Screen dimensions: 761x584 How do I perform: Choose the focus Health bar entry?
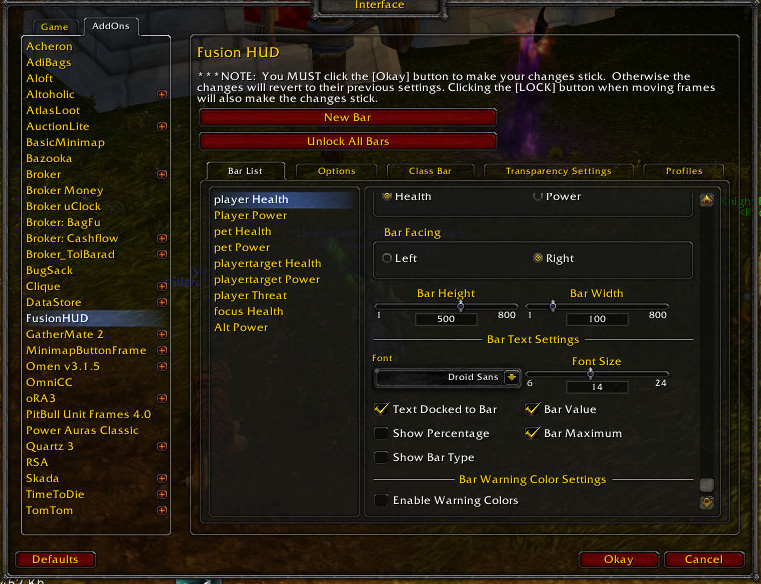[248, 312]
